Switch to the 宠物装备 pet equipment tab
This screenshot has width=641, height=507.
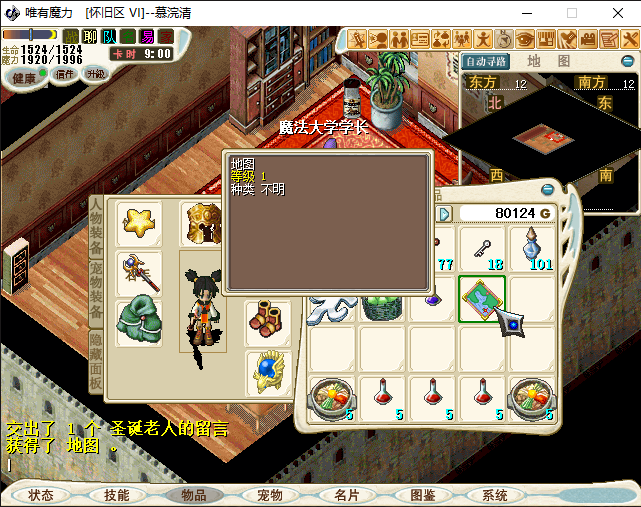click(x=96, y=289)
